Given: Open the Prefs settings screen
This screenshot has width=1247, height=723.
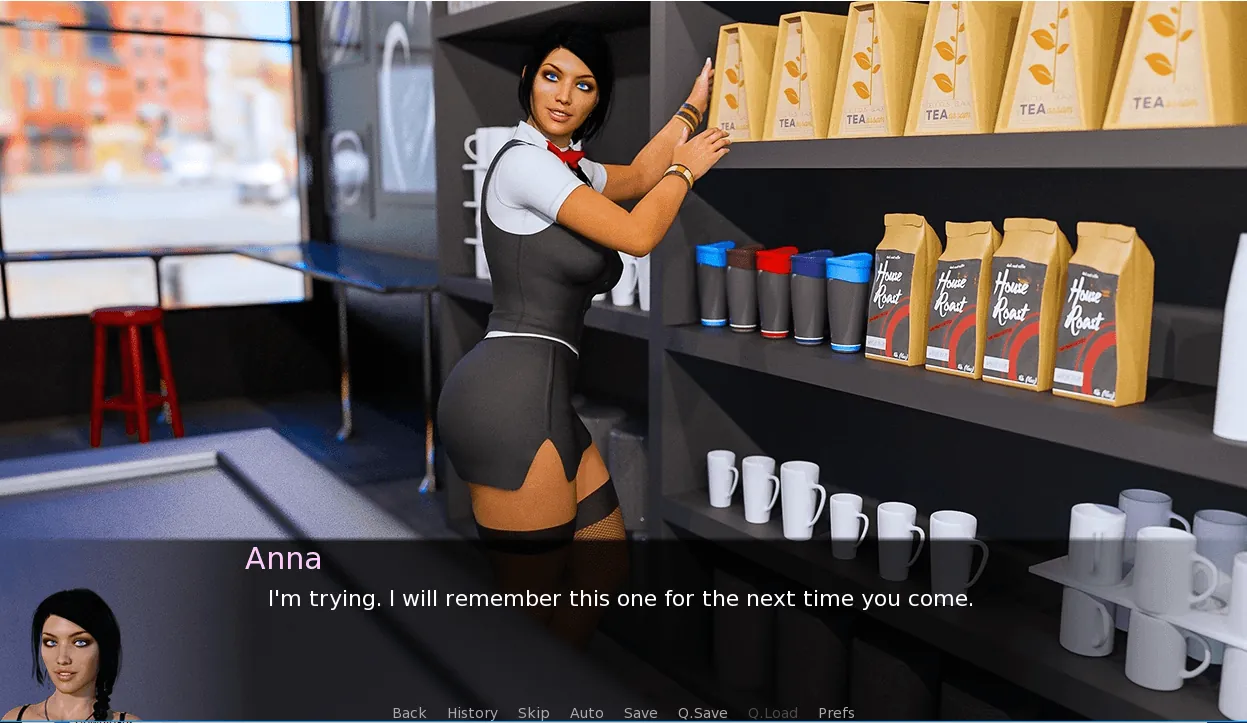Looking at the screenshot, I should pyautogui.click(x=836, y=713).
